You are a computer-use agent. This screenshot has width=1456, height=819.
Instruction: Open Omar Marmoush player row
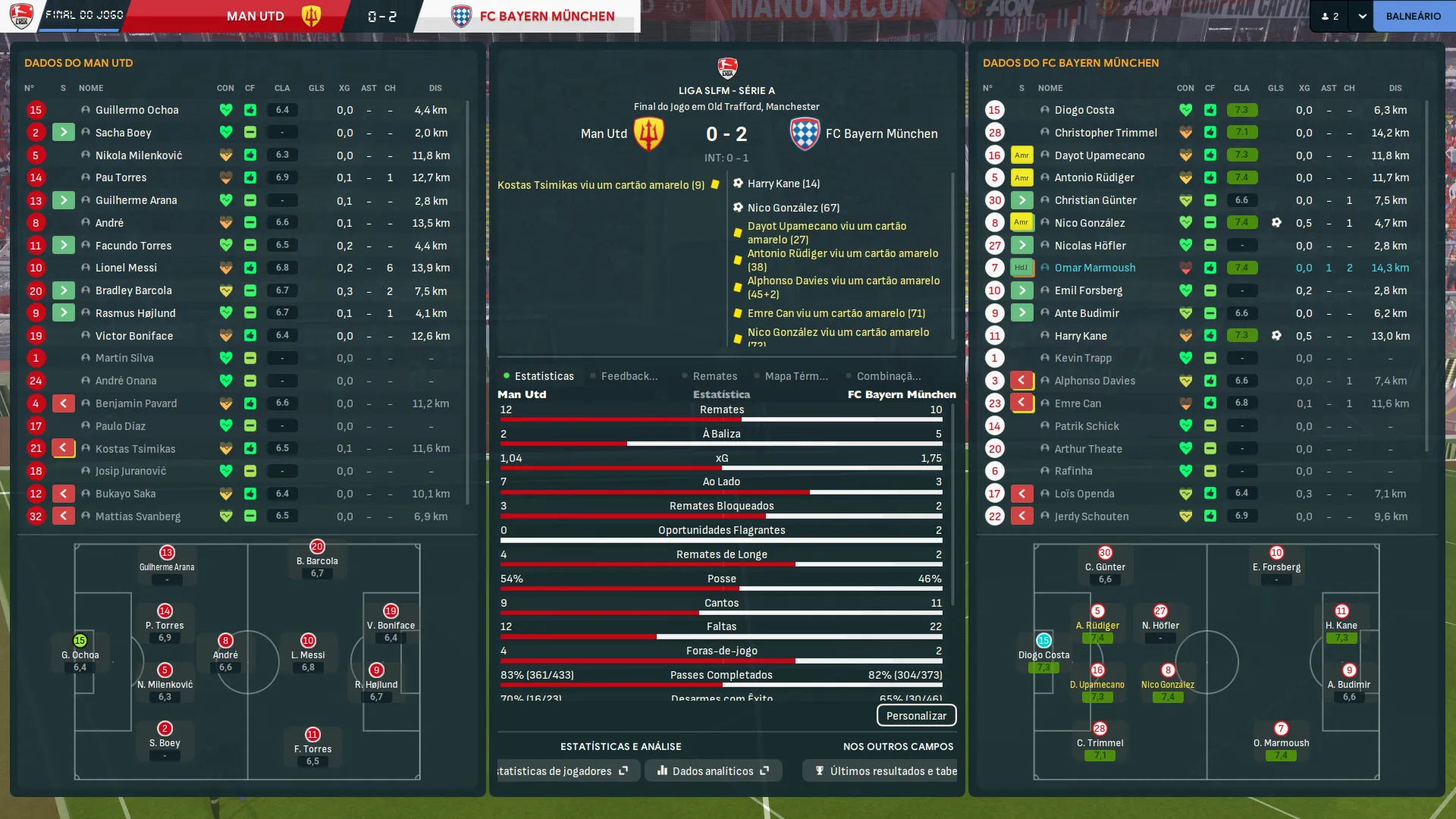pos(1094,268)
